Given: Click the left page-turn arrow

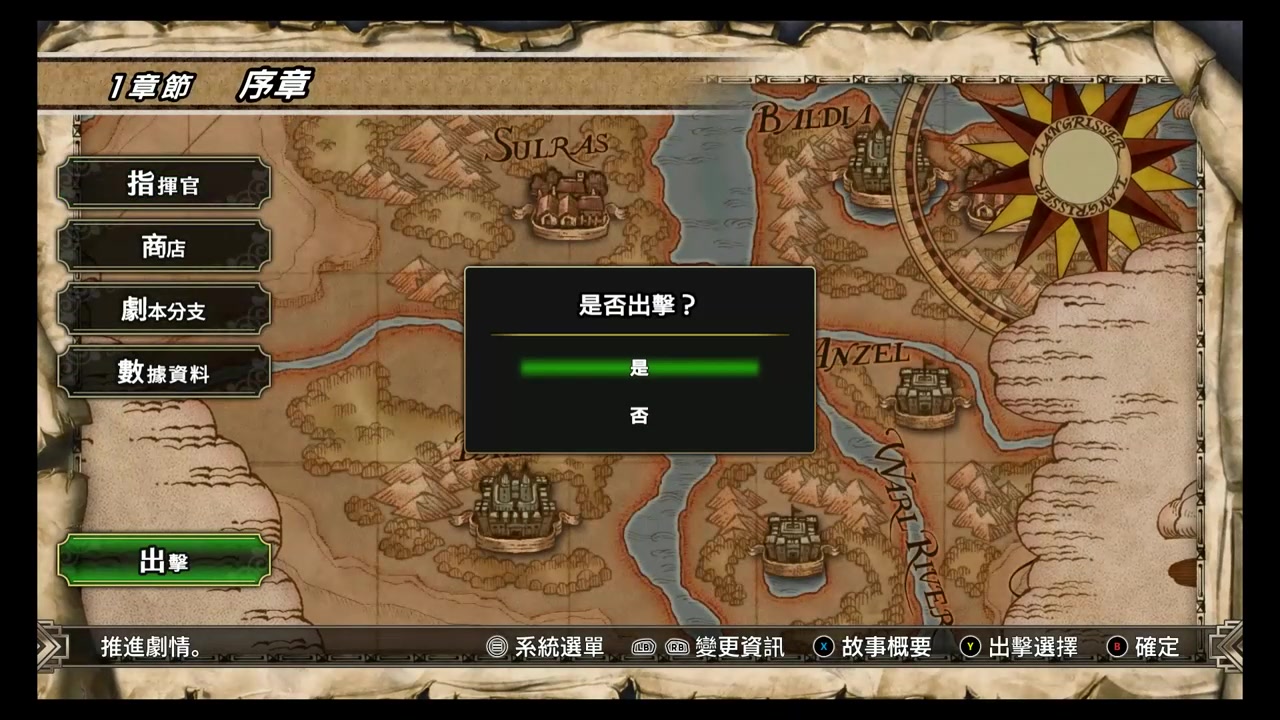Looking at the screenshot, I should tap(49, 647).
